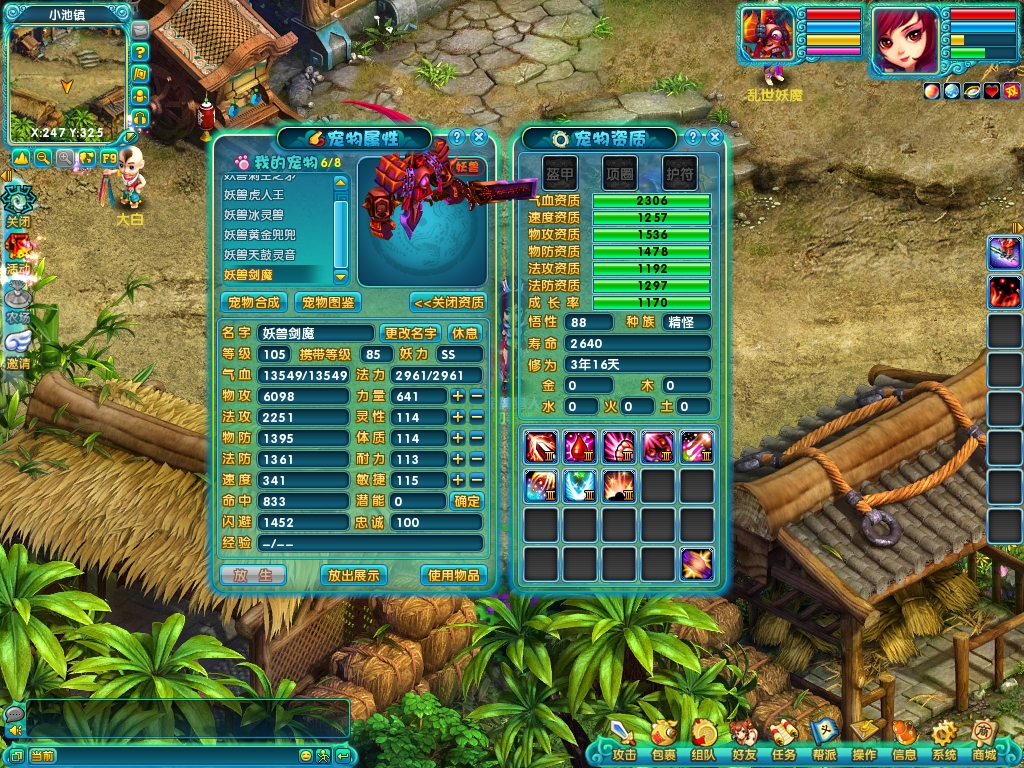1024x768 pixels.
Task: Open the 任务 quest scroll menu
Action: click(784, 741)
